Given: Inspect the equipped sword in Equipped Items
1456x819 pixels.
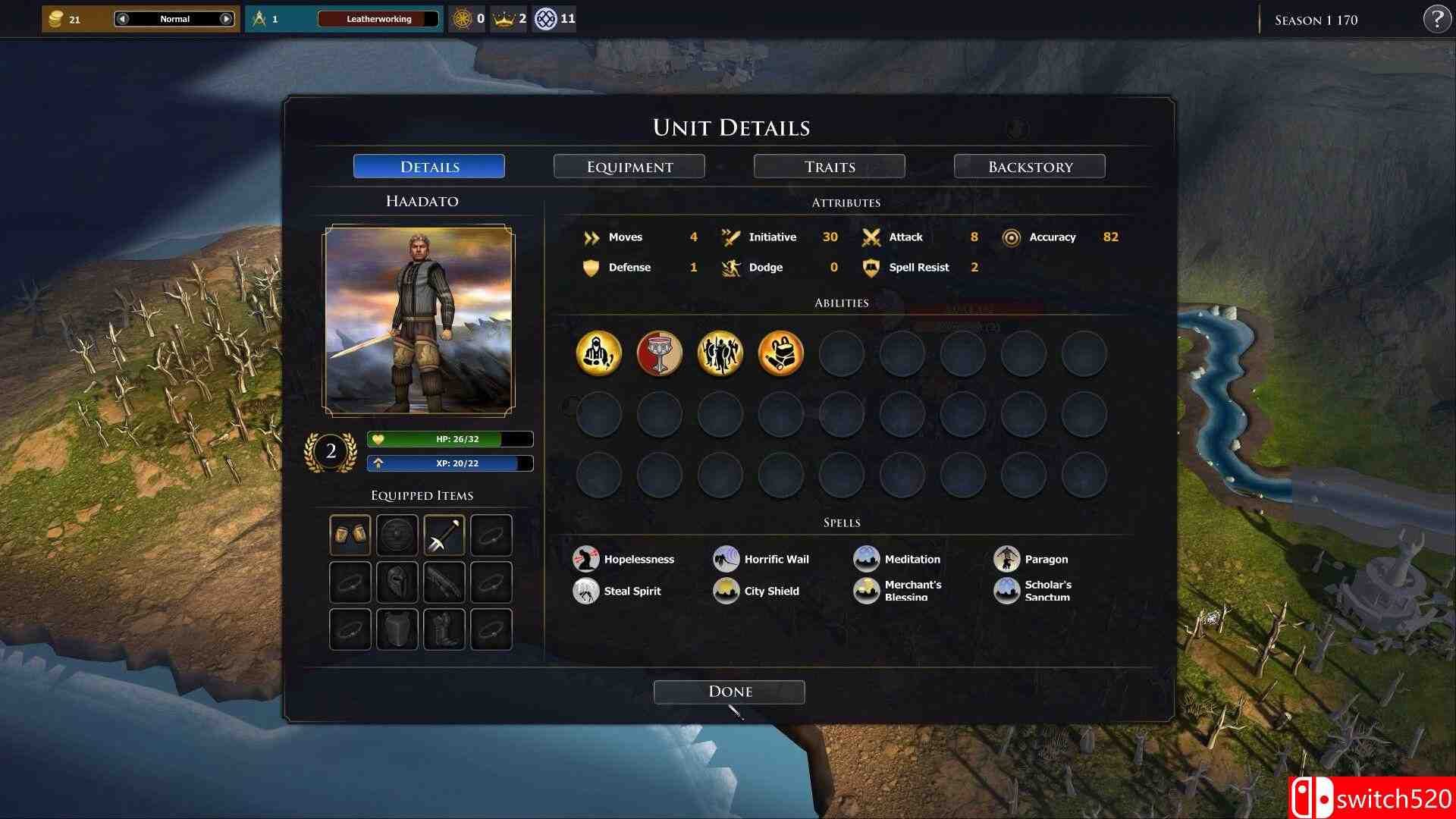Looking at the screenshot, I should [x=444, y=534].
